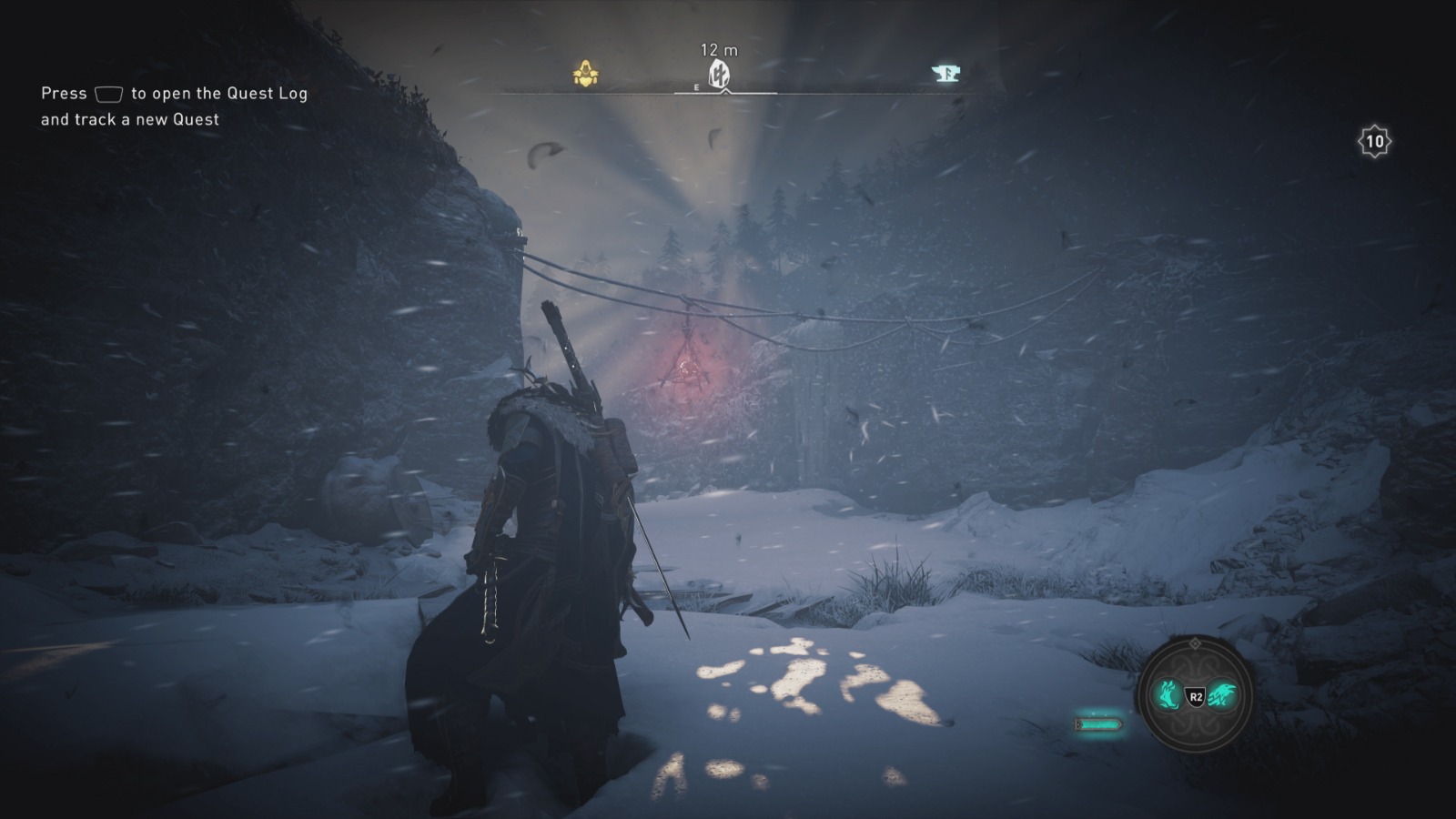Click the touchpad button icon in quest prompt
The image size is (1456, 819).
point(108,93)
